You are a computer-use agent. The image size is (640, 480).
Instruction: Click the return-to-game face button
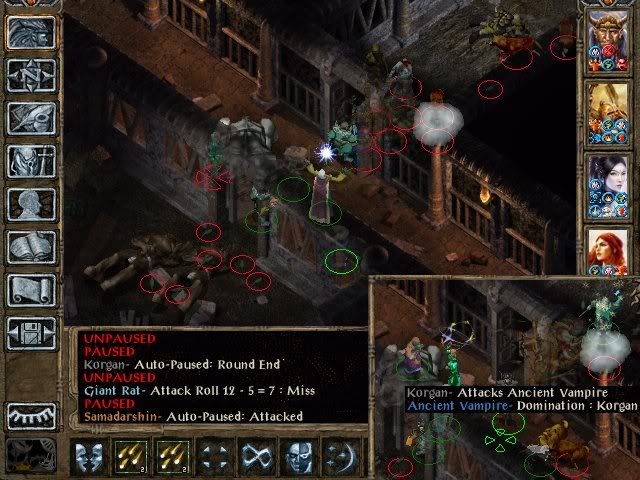tap(31, 33)
